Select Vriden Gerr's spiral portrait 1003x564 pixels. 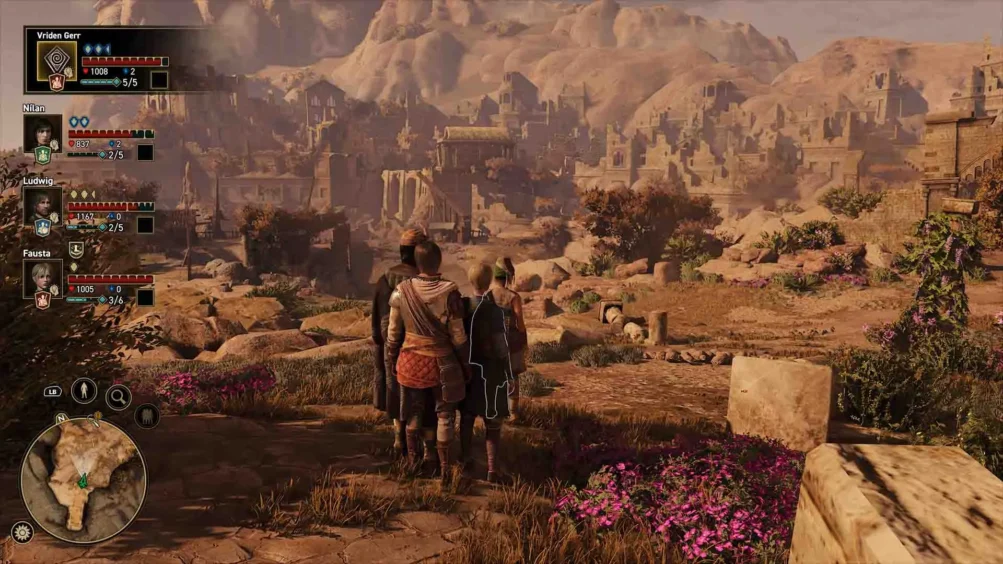click(56, 59)
